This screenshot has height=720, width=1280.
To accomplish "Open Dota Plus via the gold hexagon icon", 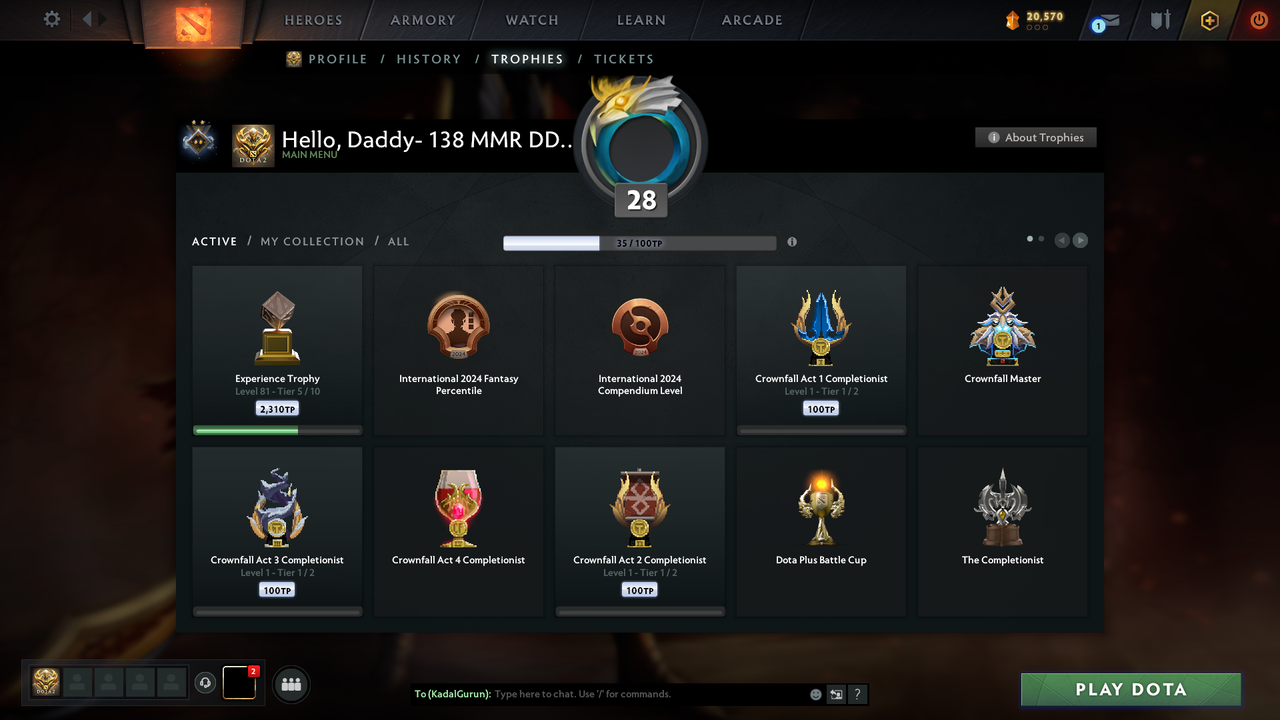I will 1209,20.
